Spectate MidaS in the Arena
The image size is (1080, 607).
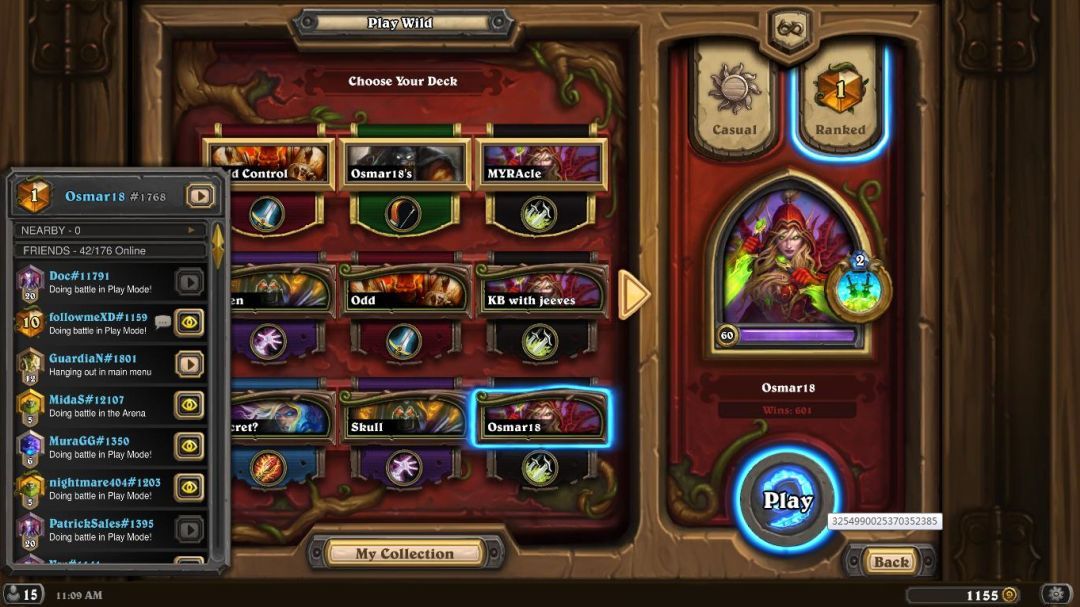[x=189, y=404]
